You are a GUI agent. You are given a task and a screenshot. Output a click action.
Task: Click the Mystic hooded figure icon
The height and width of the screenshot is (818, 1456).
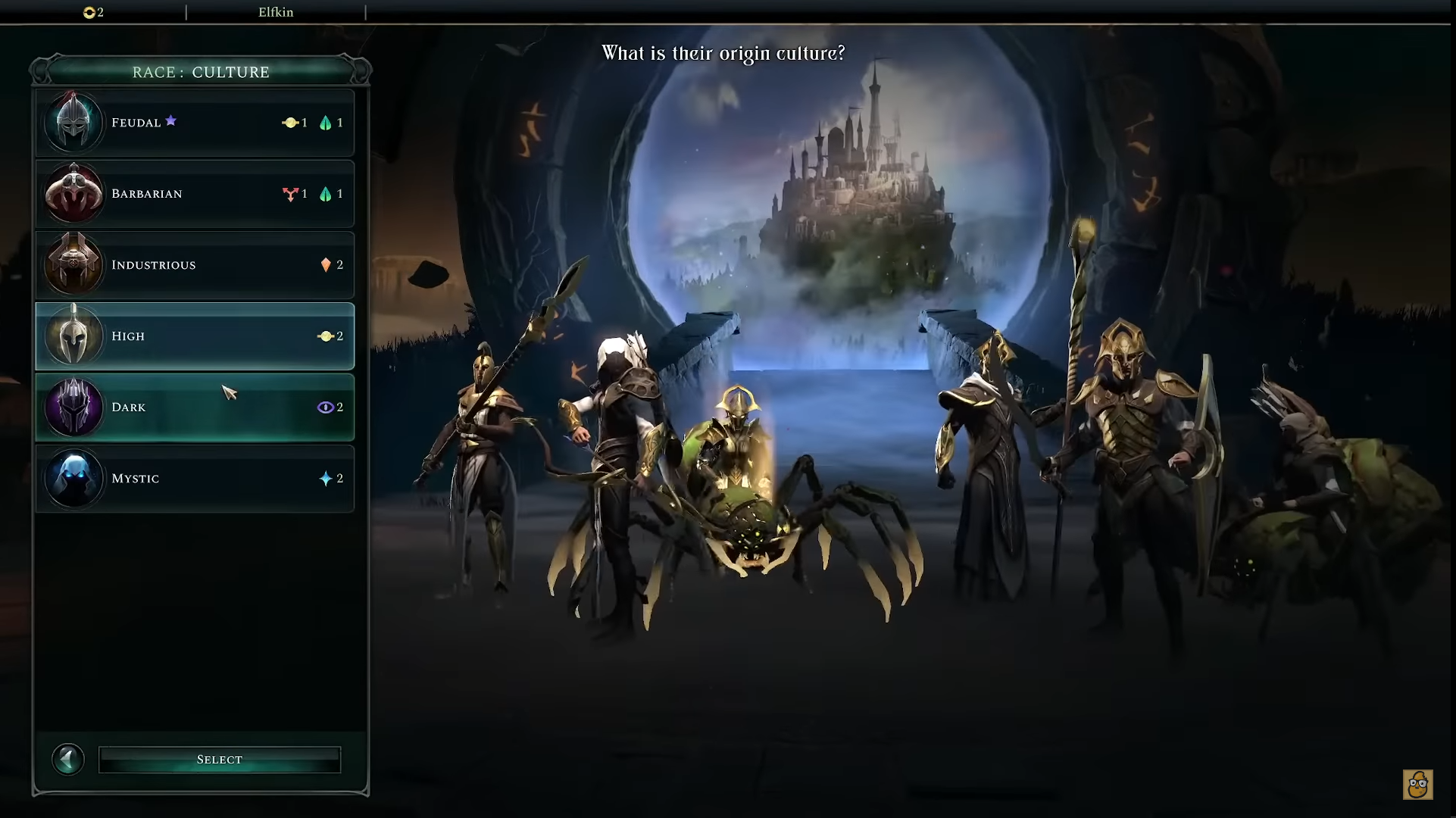74,478
